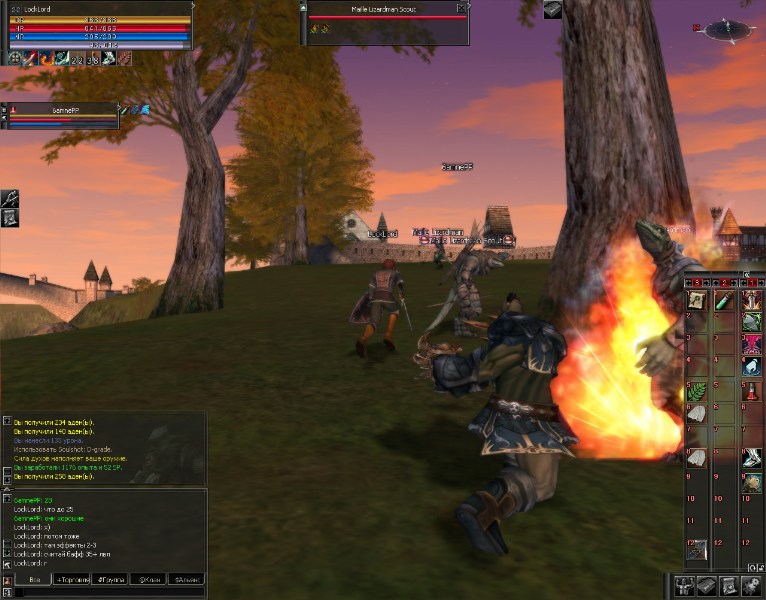Select the #Группа party chat tab

click(111, 579)
